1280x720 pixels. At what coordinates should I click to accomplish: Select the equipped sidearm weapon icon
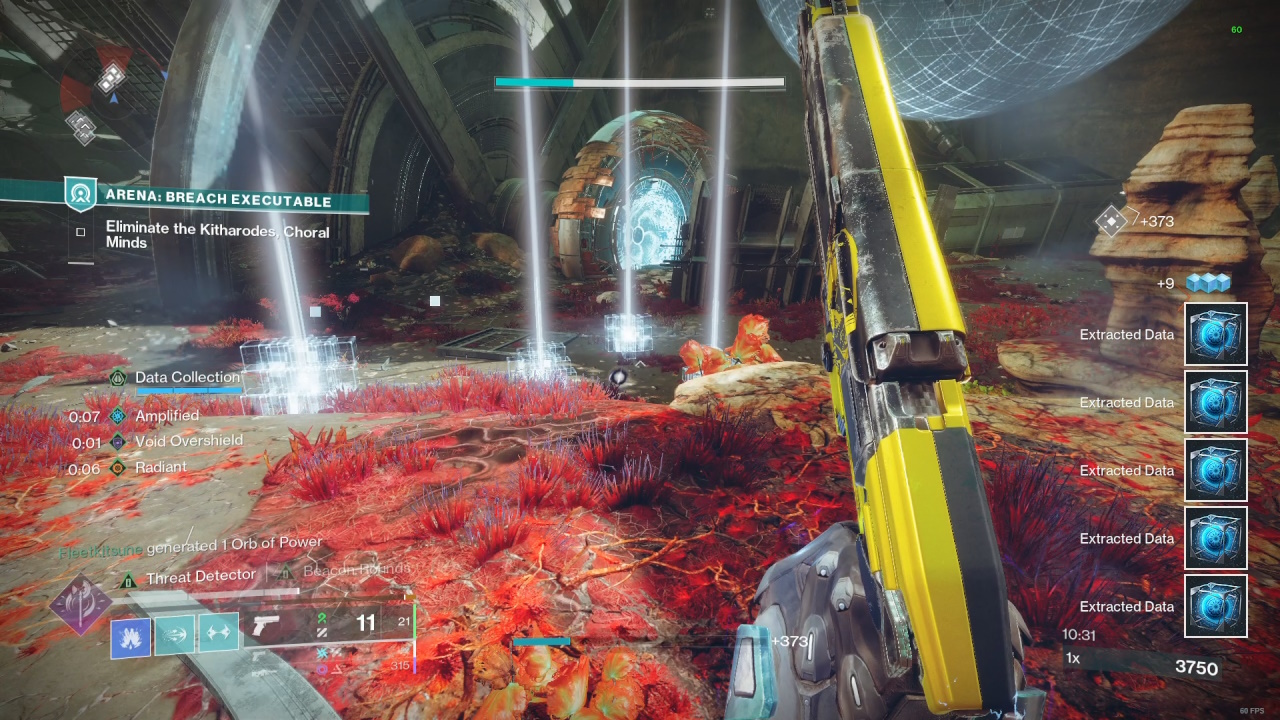click(266, 627)
